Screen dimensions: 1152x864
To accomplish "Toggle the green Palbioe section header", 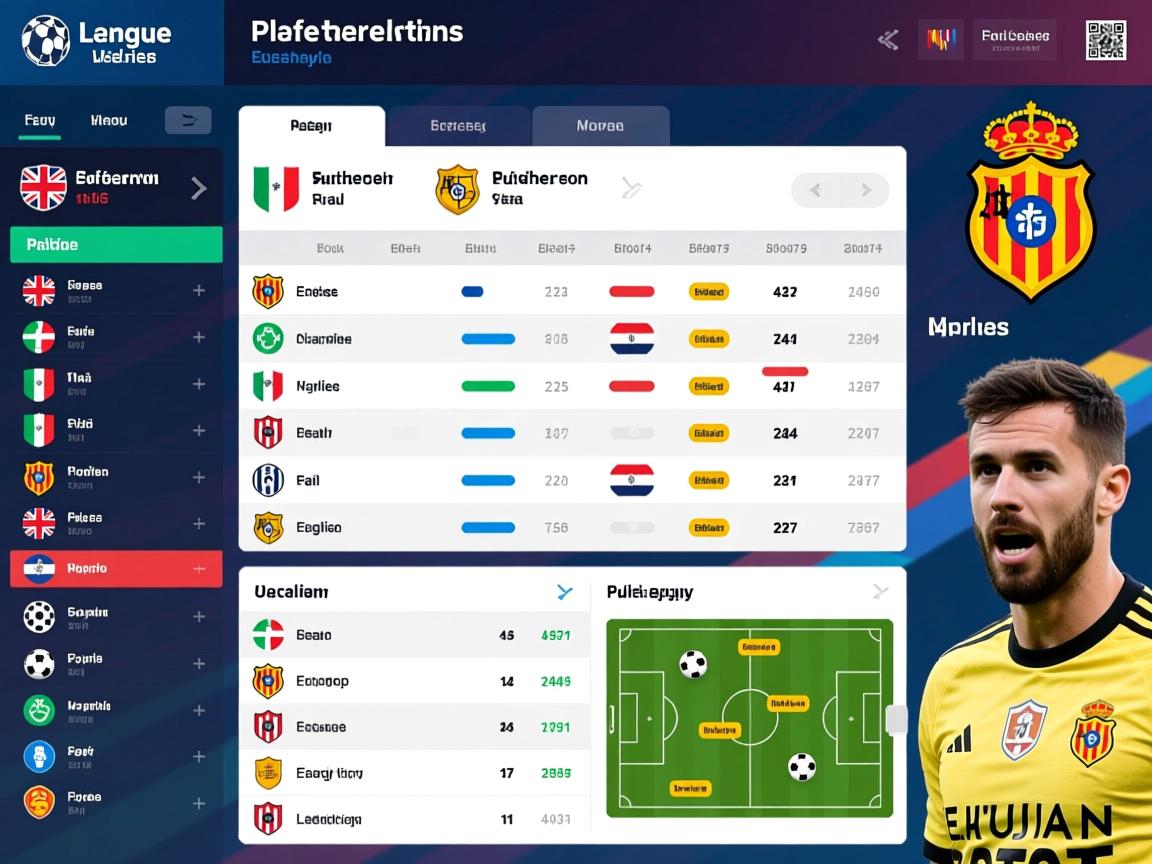I will (116, 245).
